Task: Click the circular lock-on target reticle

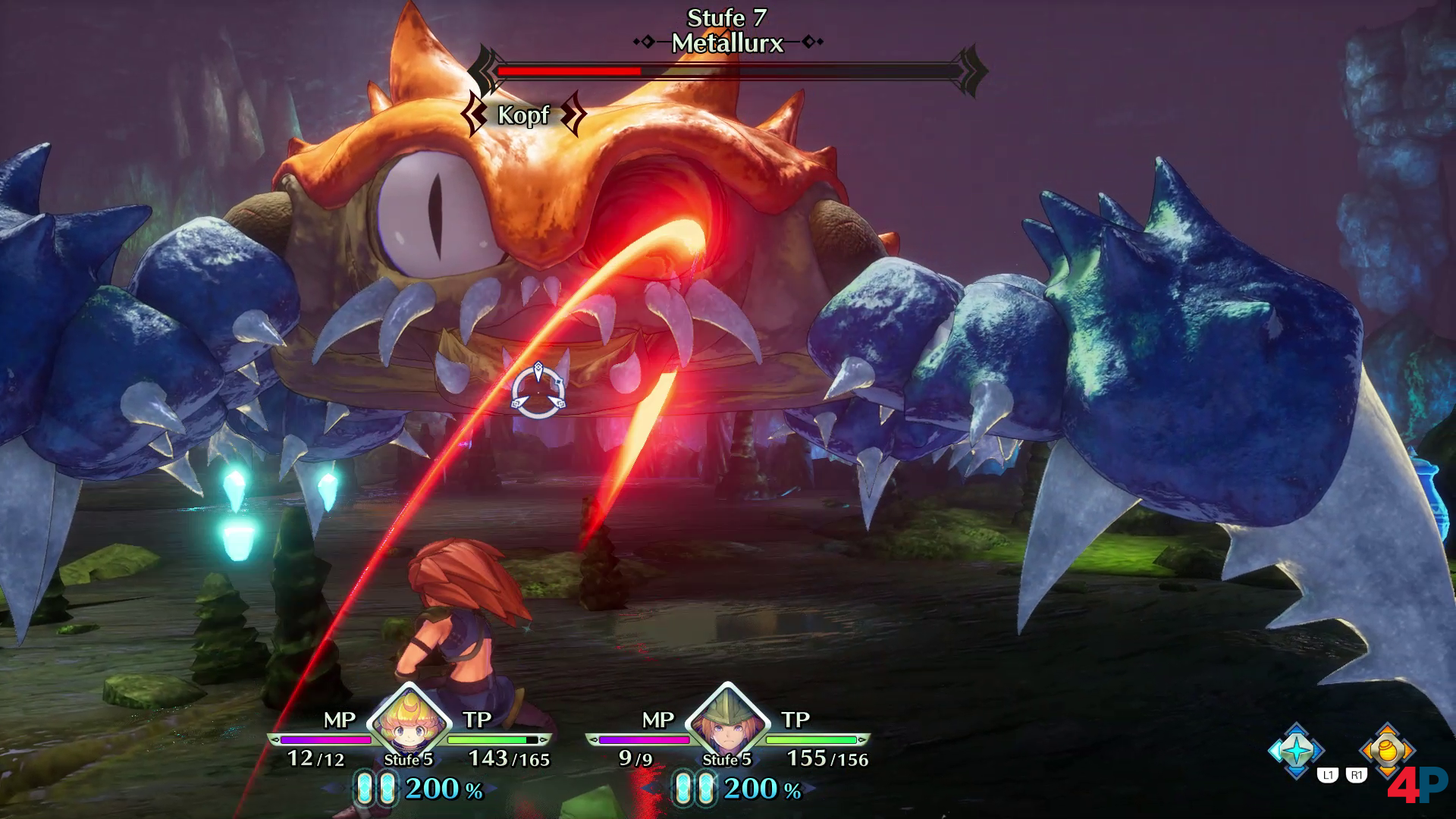Action: 538,391
